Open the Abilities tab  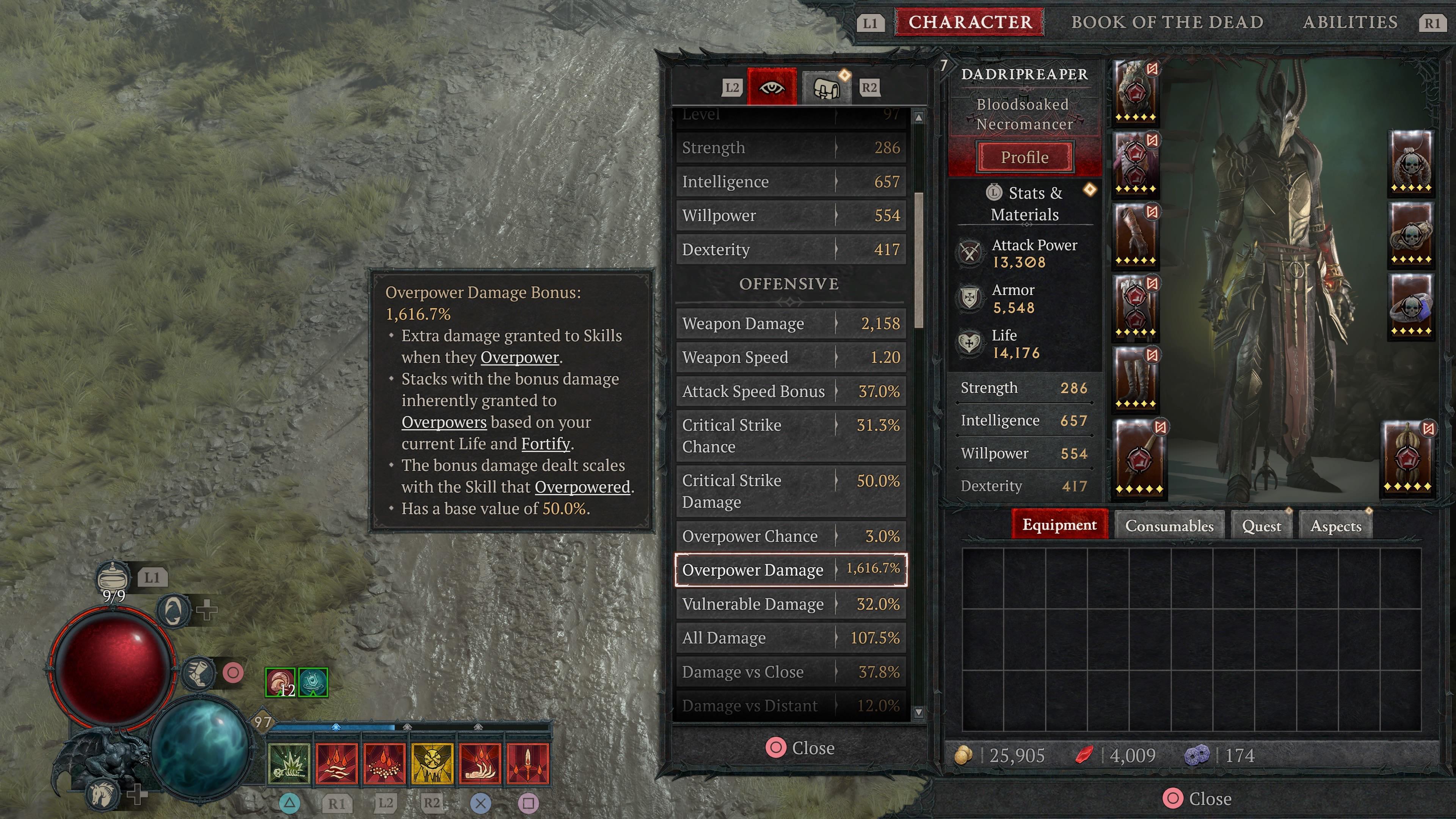1350,22
